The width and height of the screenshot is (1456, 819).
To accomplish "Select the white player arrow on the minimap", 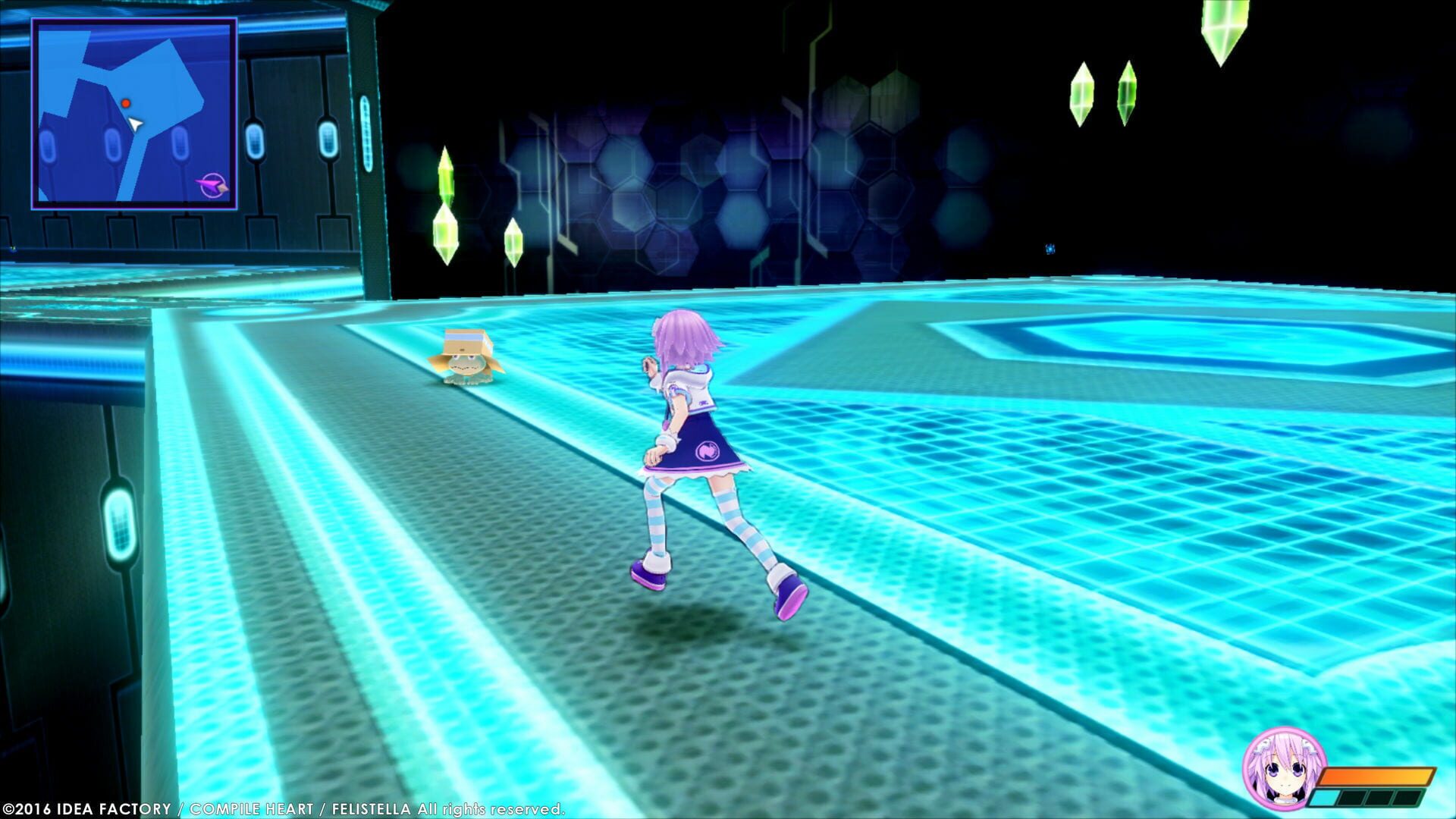I will [136, 124].
